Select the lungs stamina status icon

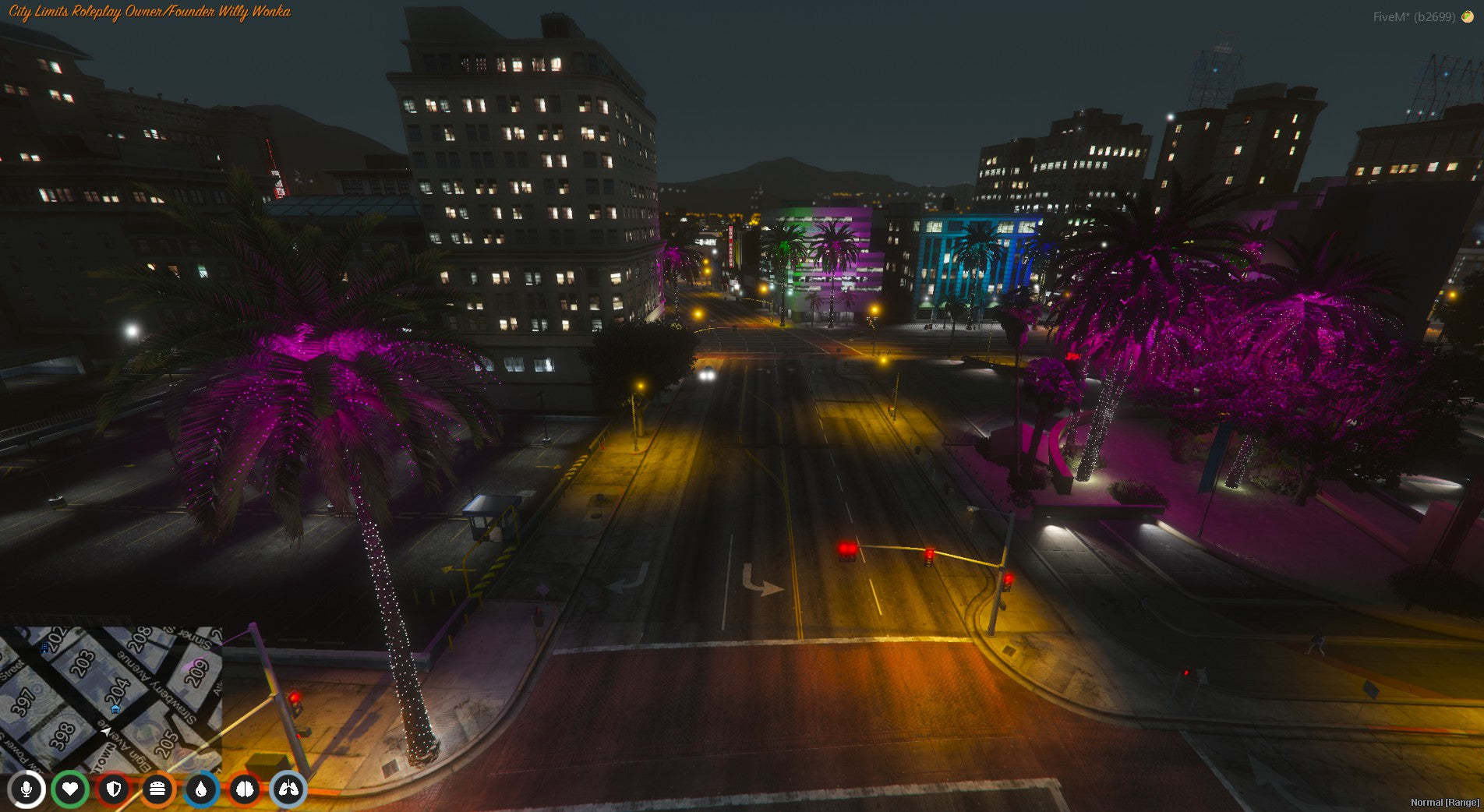(288, 789)
